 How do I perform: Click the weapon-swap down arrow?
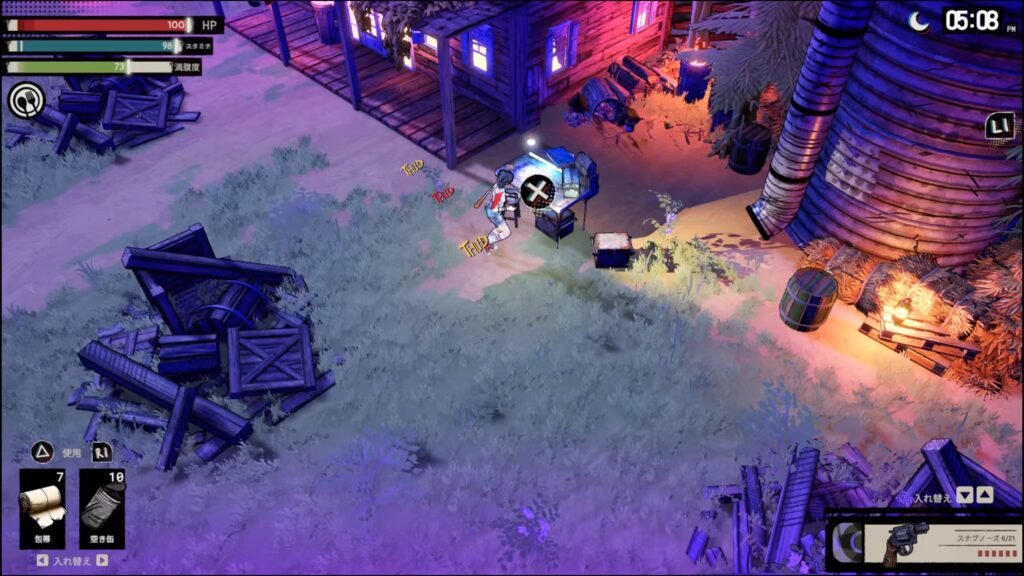pyautogui.click(x=964, y=495)
